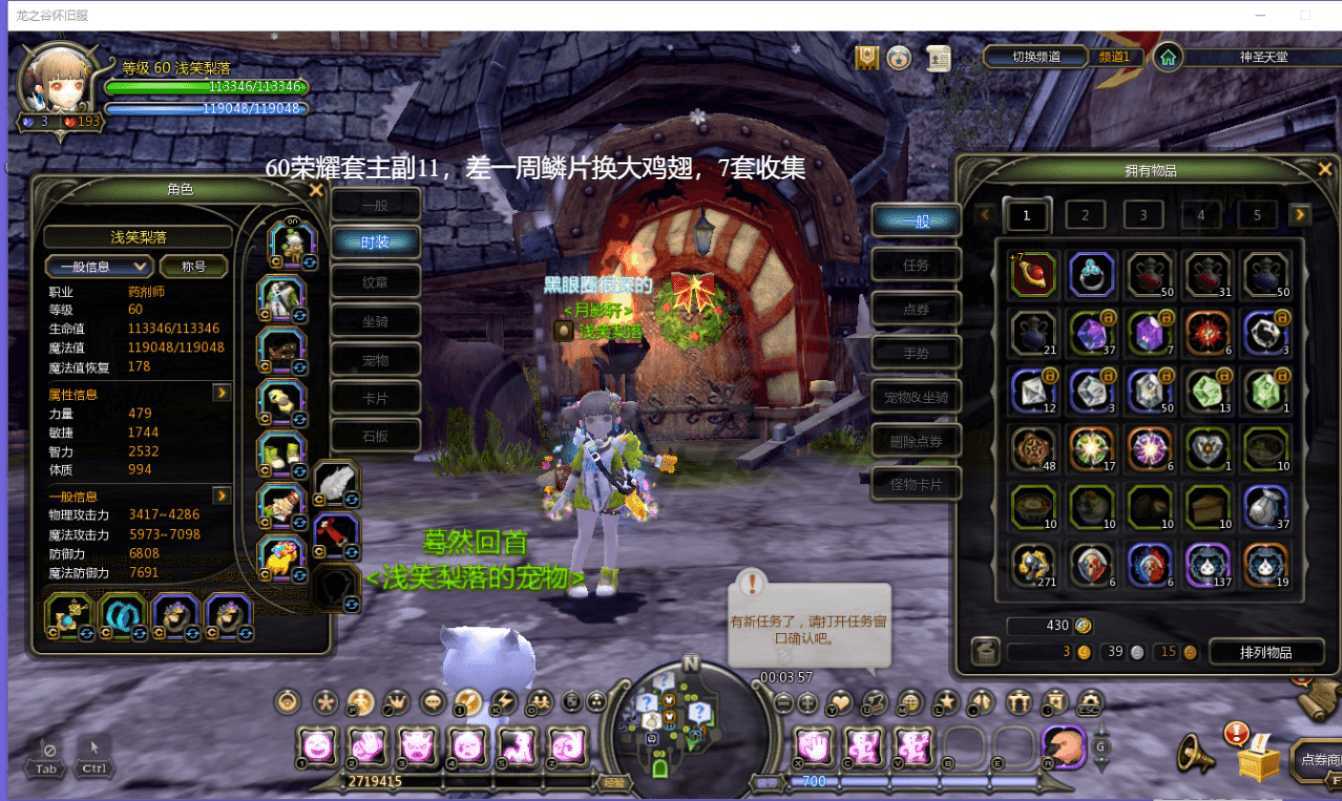Click the megaphone icon near bottom right
The image size is (1342, 801).
point(1193,755)
